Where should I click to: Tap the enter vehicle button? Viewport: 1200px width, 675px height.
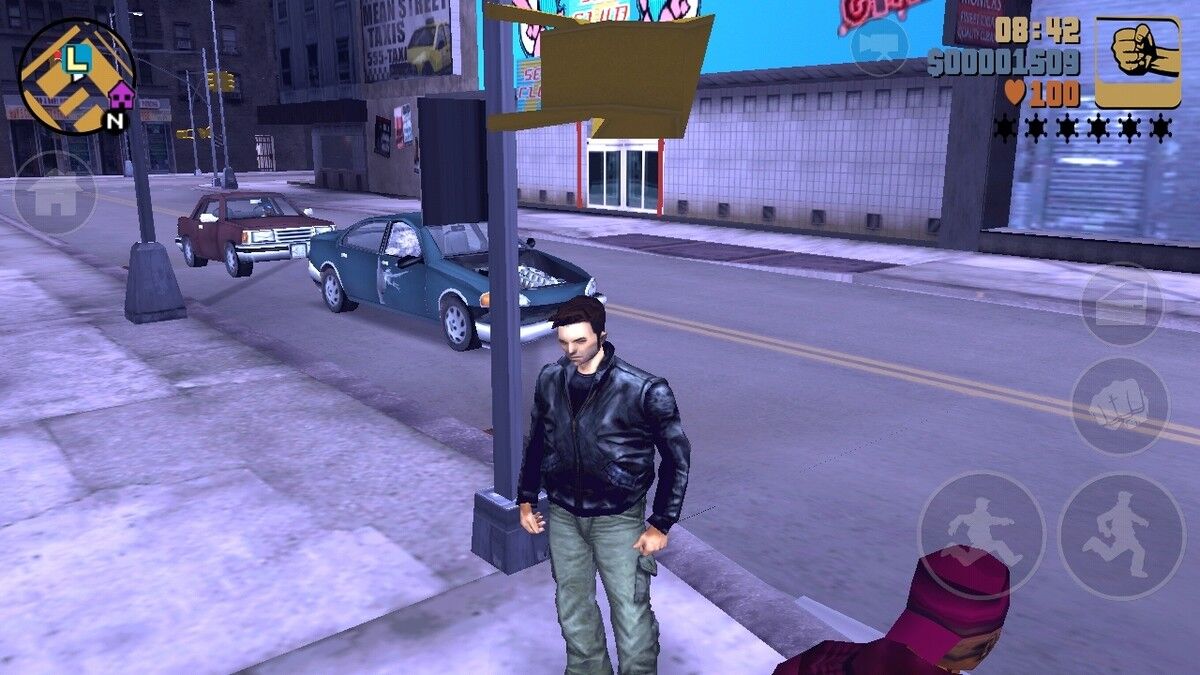point(1122,304)
